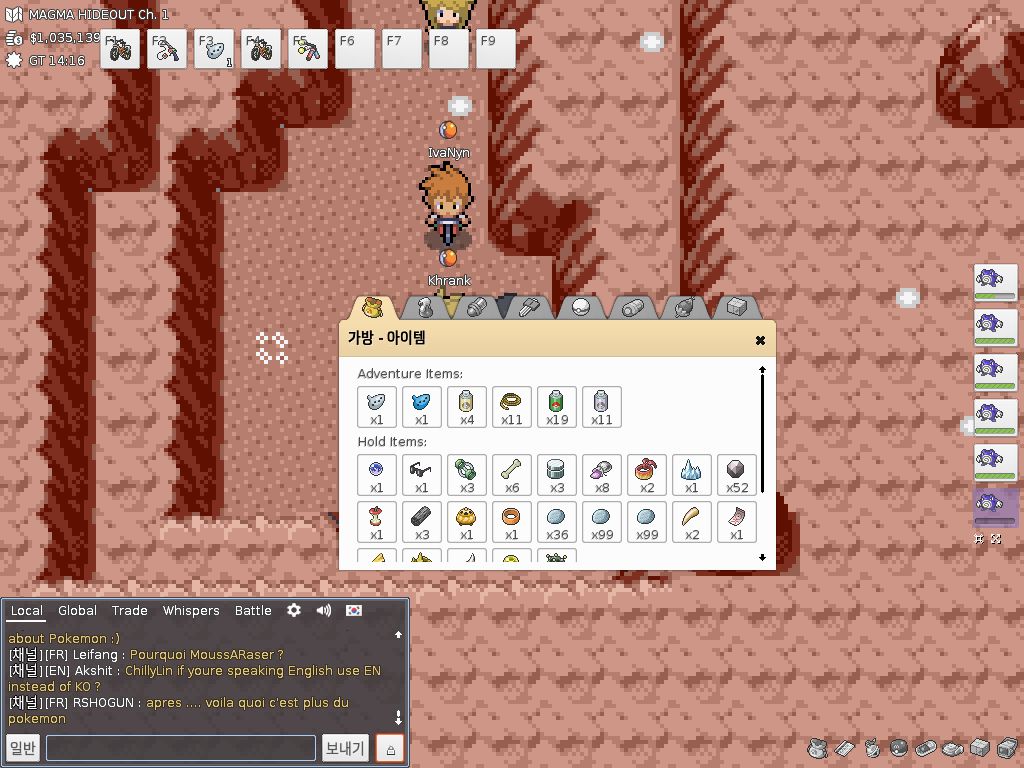Change chat language via Korean flag

tap(354, 610)
